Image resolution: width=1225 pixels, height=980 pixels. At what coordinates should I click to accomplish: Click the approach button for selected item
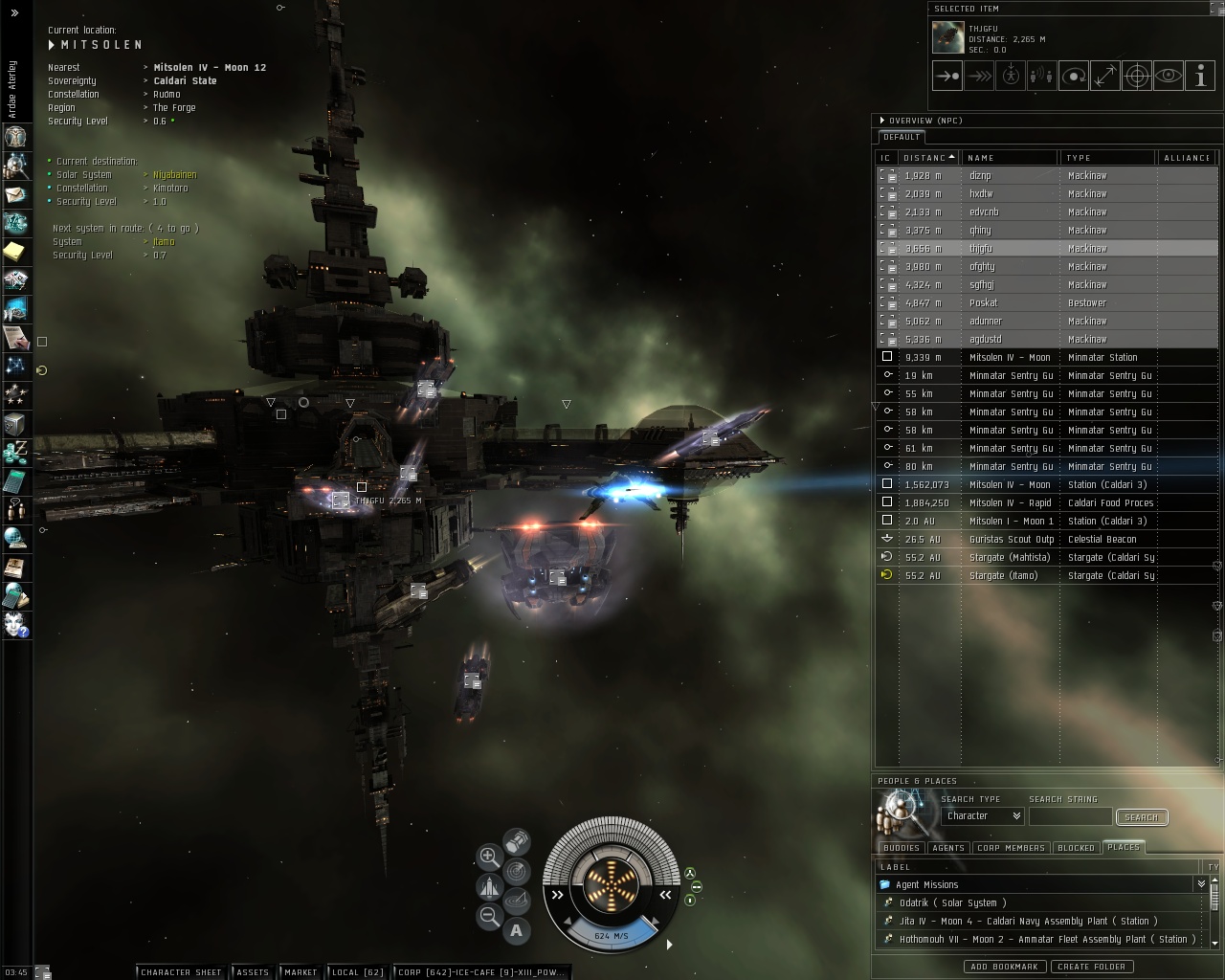tap(947, 76)
